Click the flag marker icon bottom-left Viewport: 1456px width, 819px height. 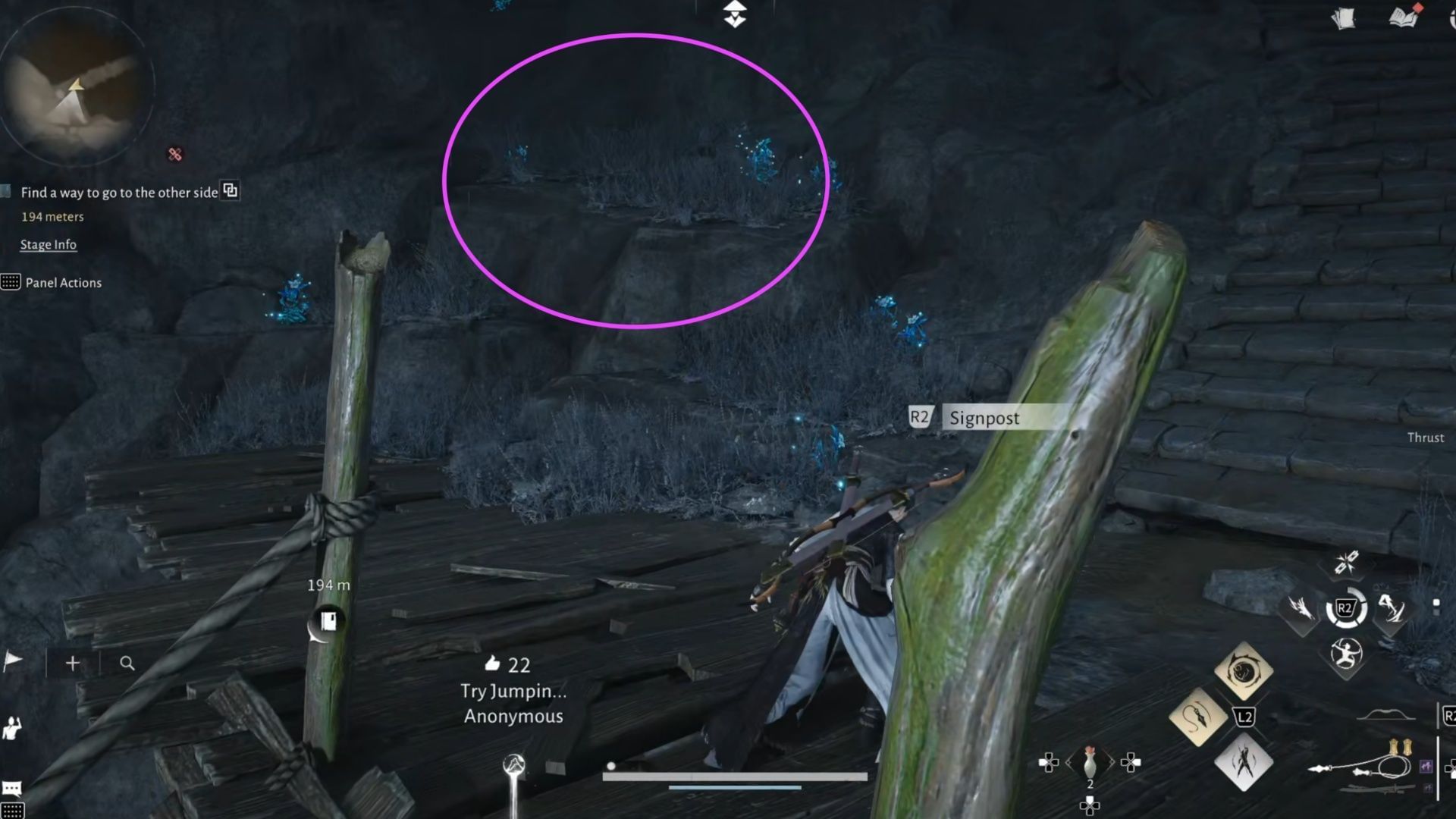tap(11, 660)
